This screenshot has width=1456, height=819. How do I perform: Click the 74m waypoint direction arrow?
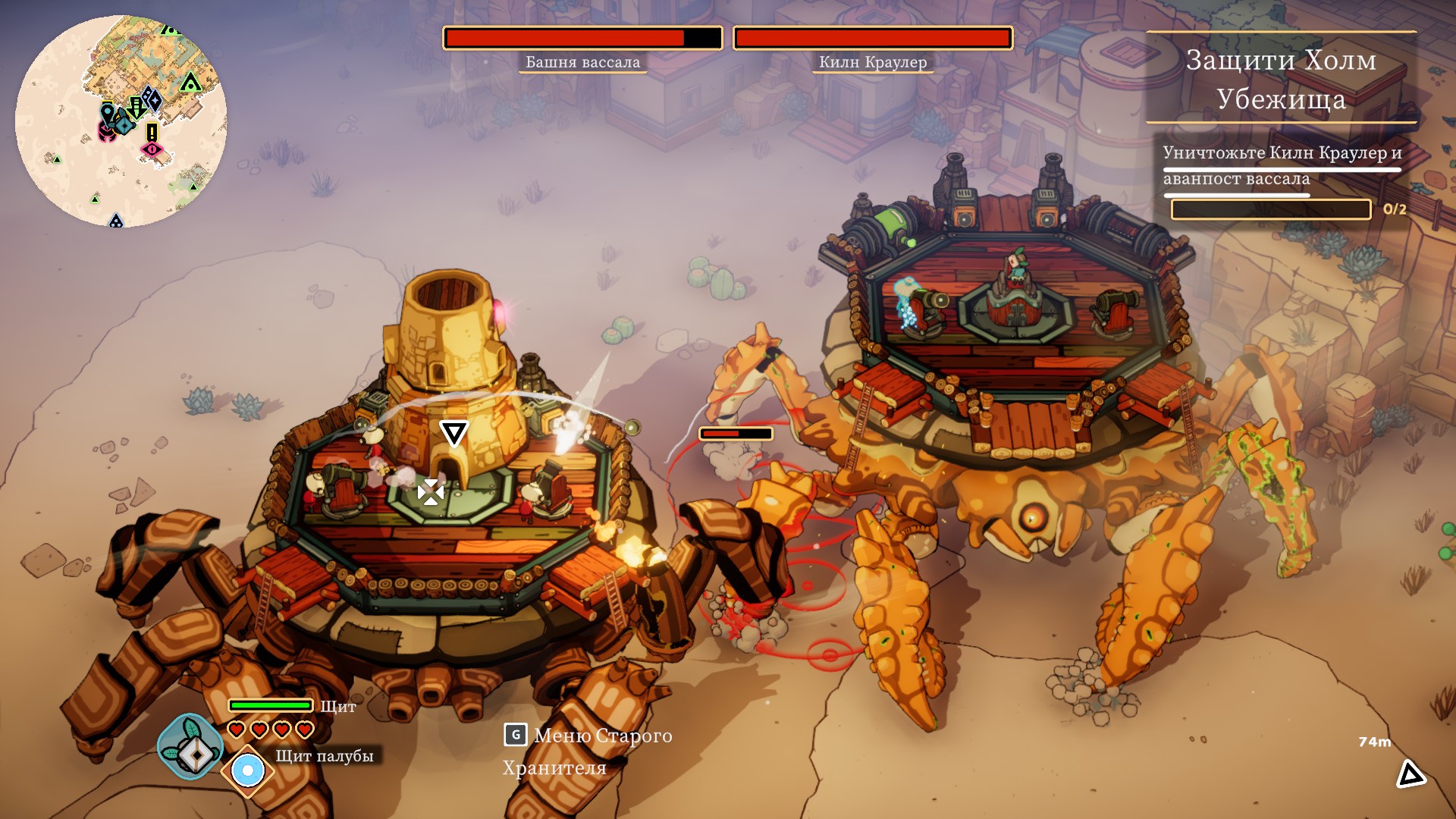click(1410, 774)
